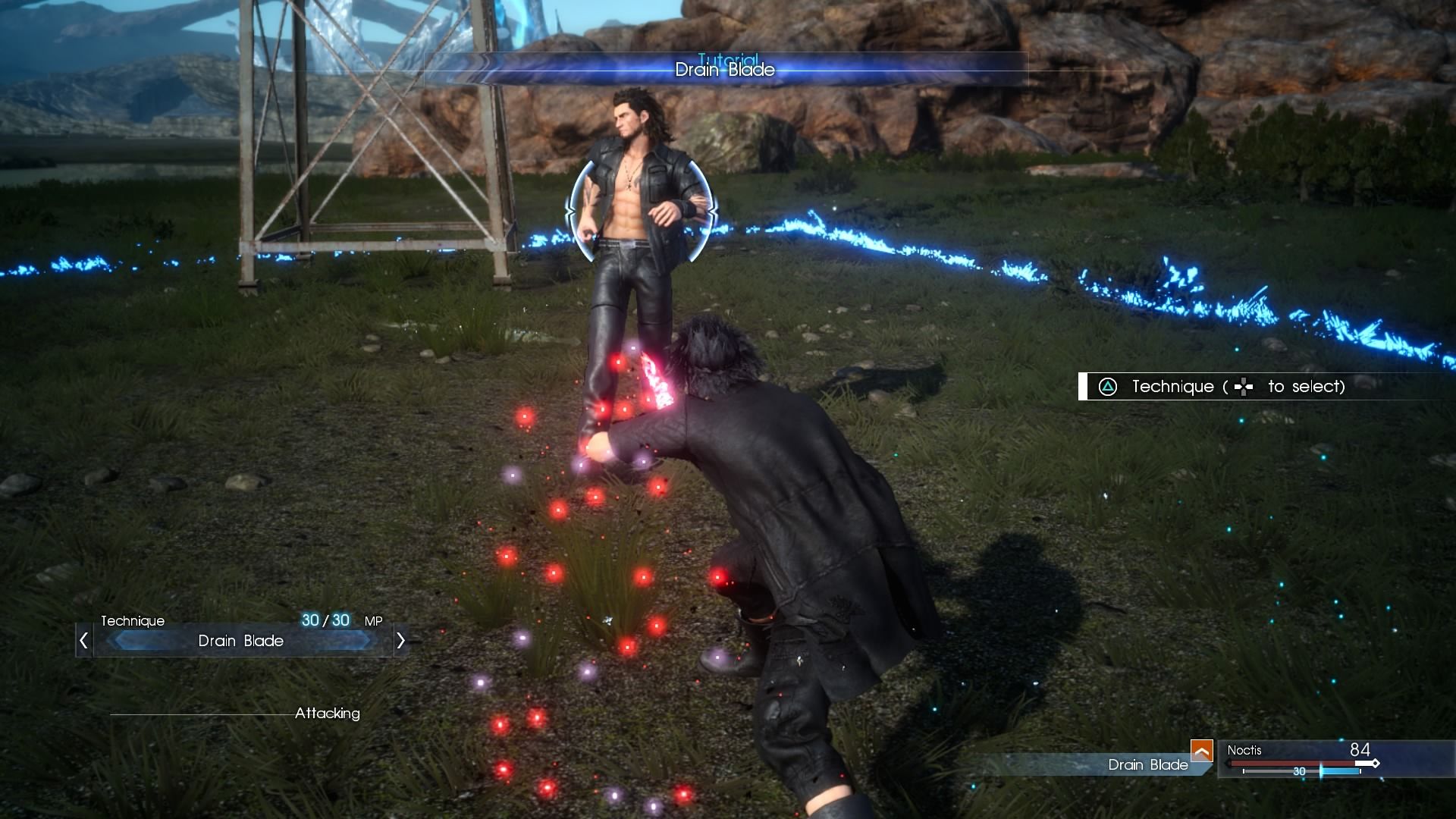Choose the Drain Blade technique selector bar
The height and width of the screenshot is (819, 1456).
[x=241, y=641]
